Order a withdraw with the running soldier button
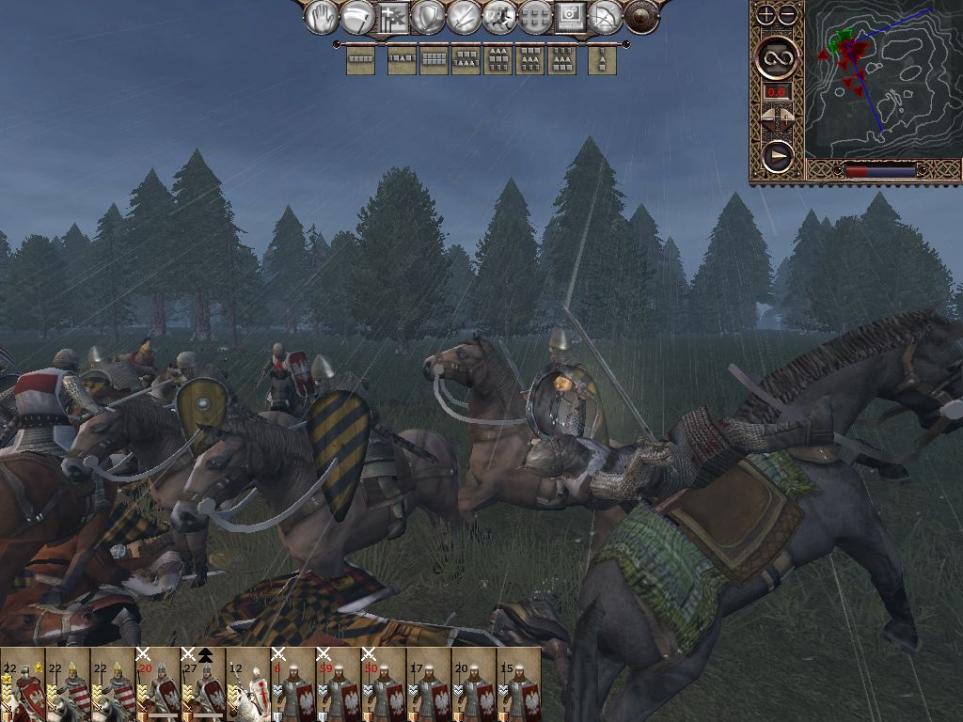The image size is (963, 722). click(x=499, y=17)
